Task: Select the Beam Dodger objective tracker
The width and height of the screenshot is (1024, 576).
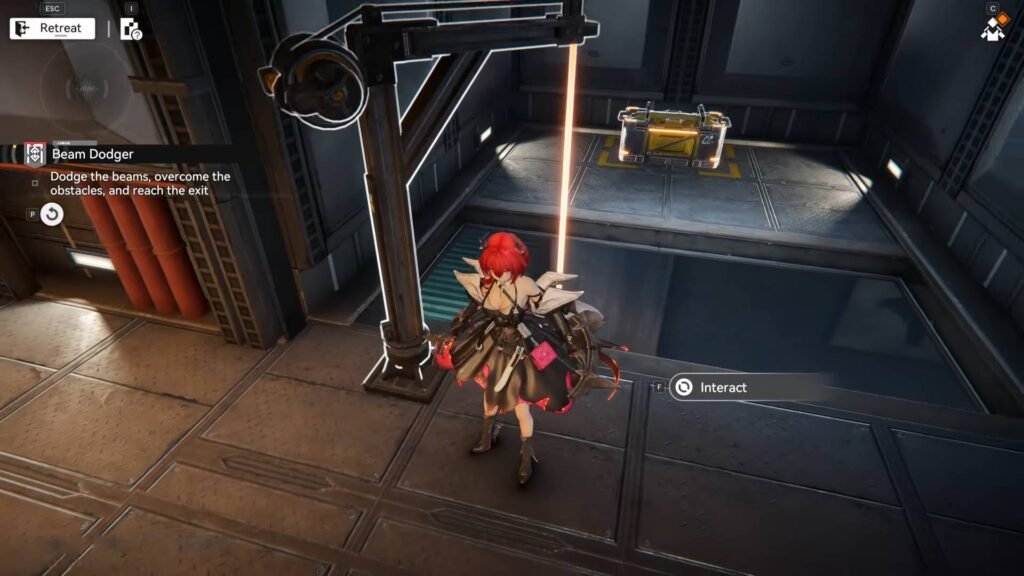Action: tap(95, 154)
